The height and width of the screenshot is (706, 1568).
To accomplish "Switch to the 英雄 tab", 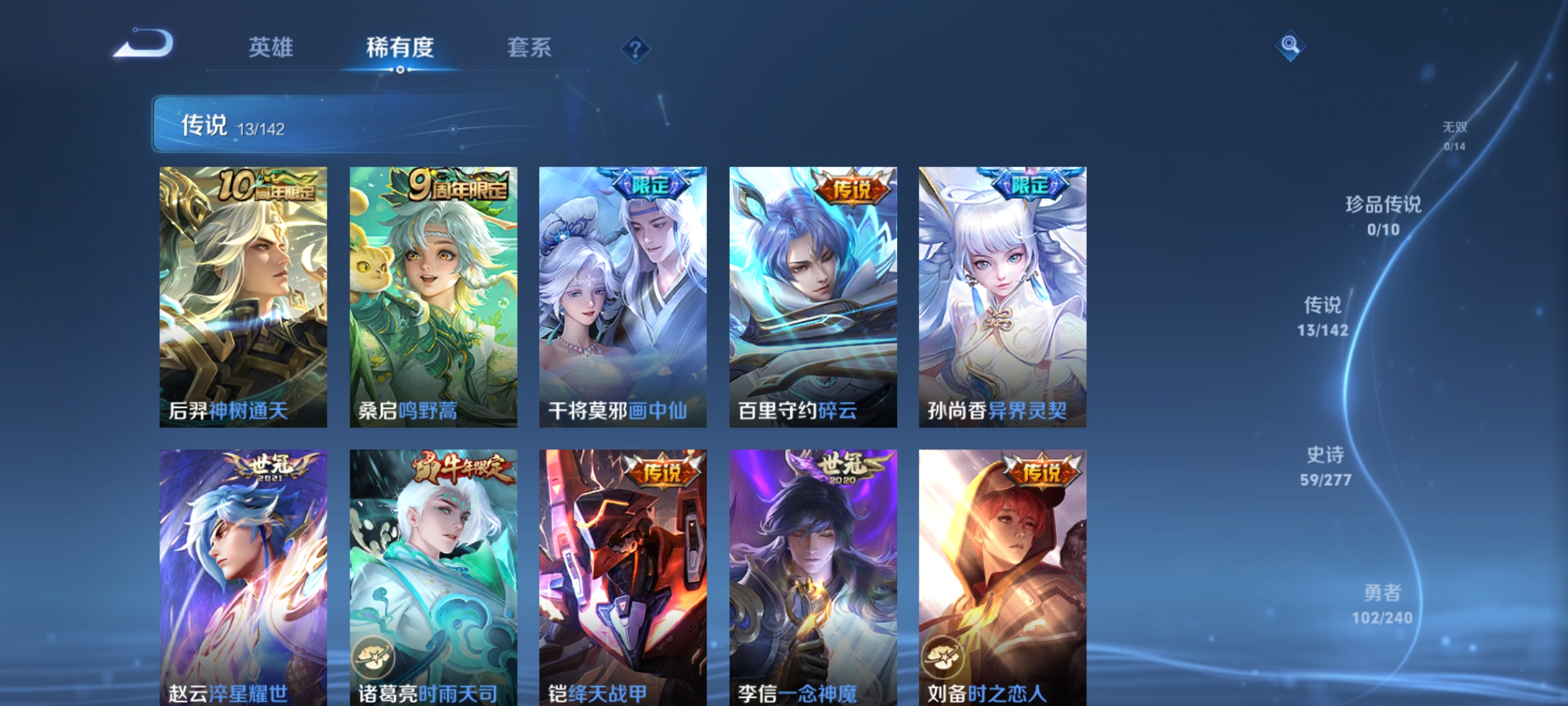I will pos(271,47).
